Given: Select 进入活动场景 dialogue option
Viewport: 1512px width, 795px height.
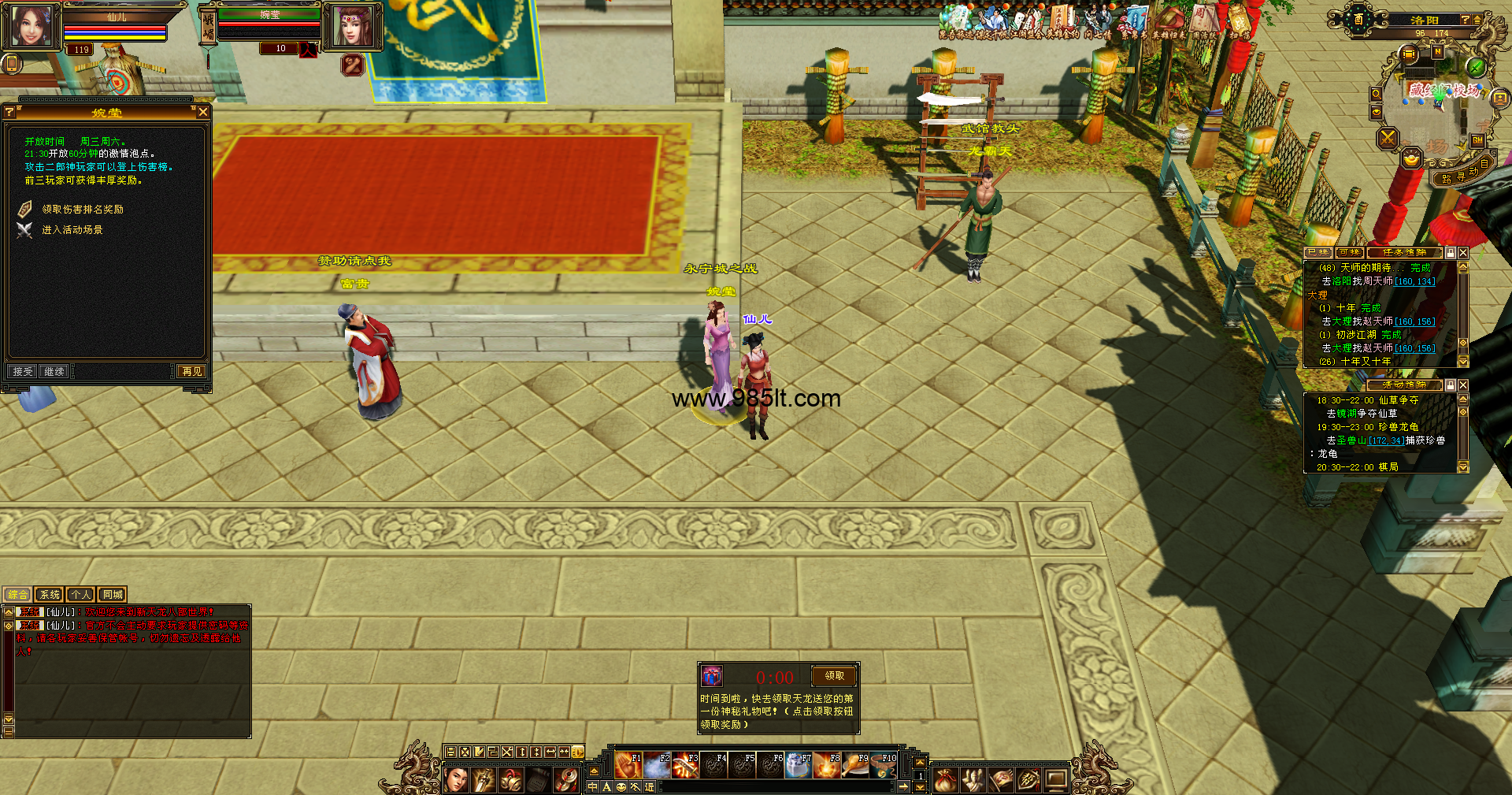Looking at the screenshot, I should [72, 230].
